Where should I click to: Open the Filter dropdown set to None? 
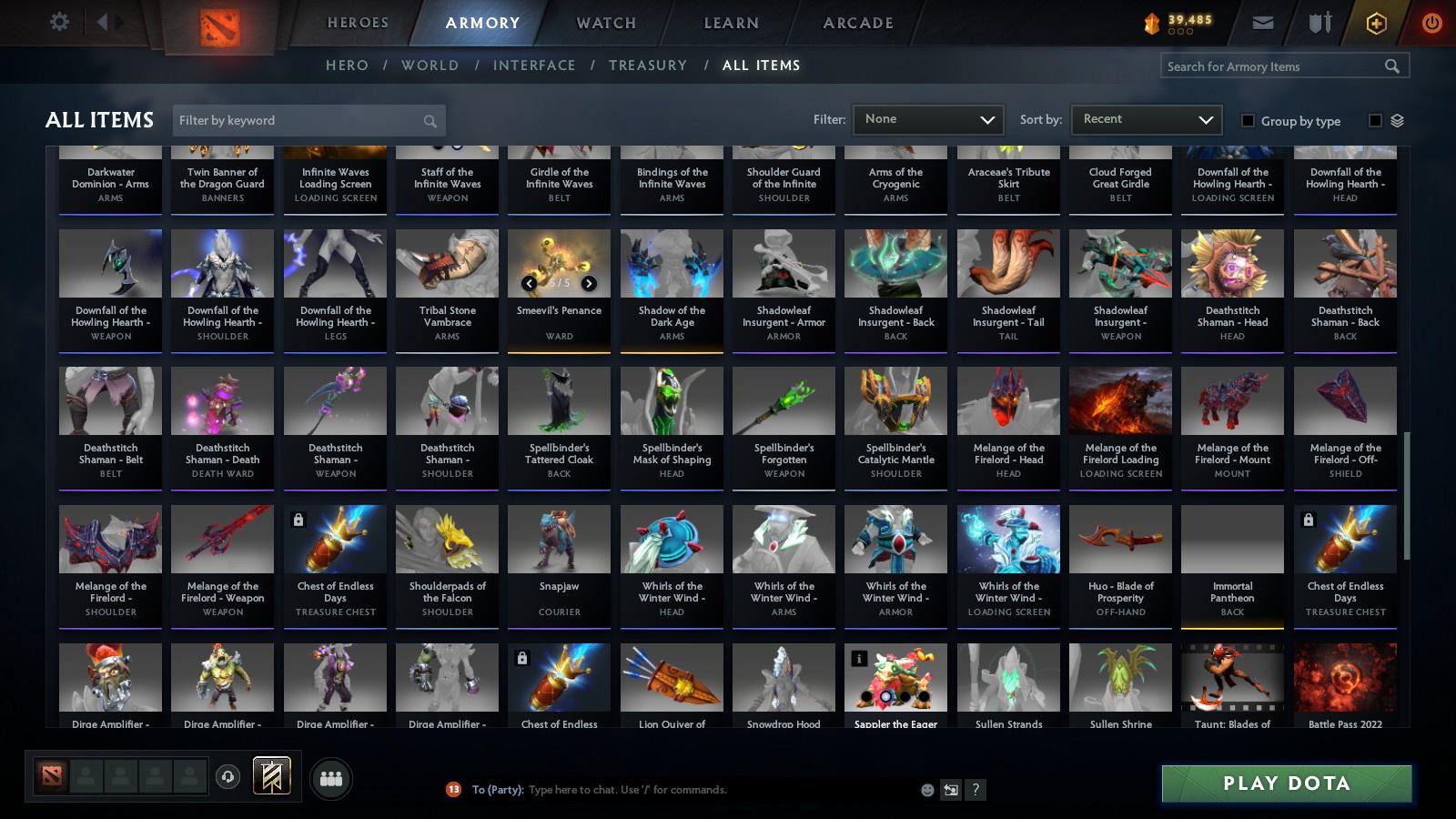(927, 119)
